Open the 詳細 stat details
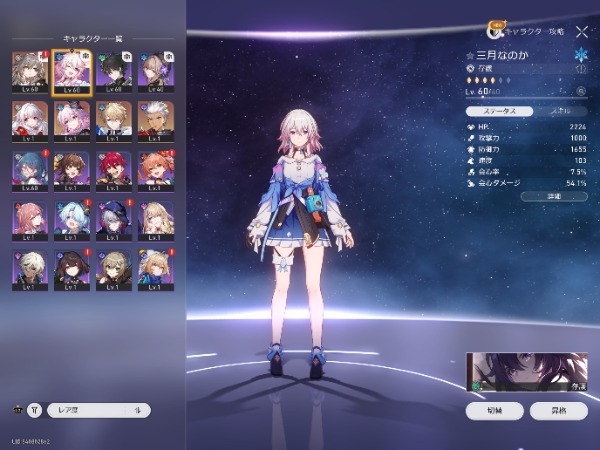The image size is (600, 450). tap(555, 196)
